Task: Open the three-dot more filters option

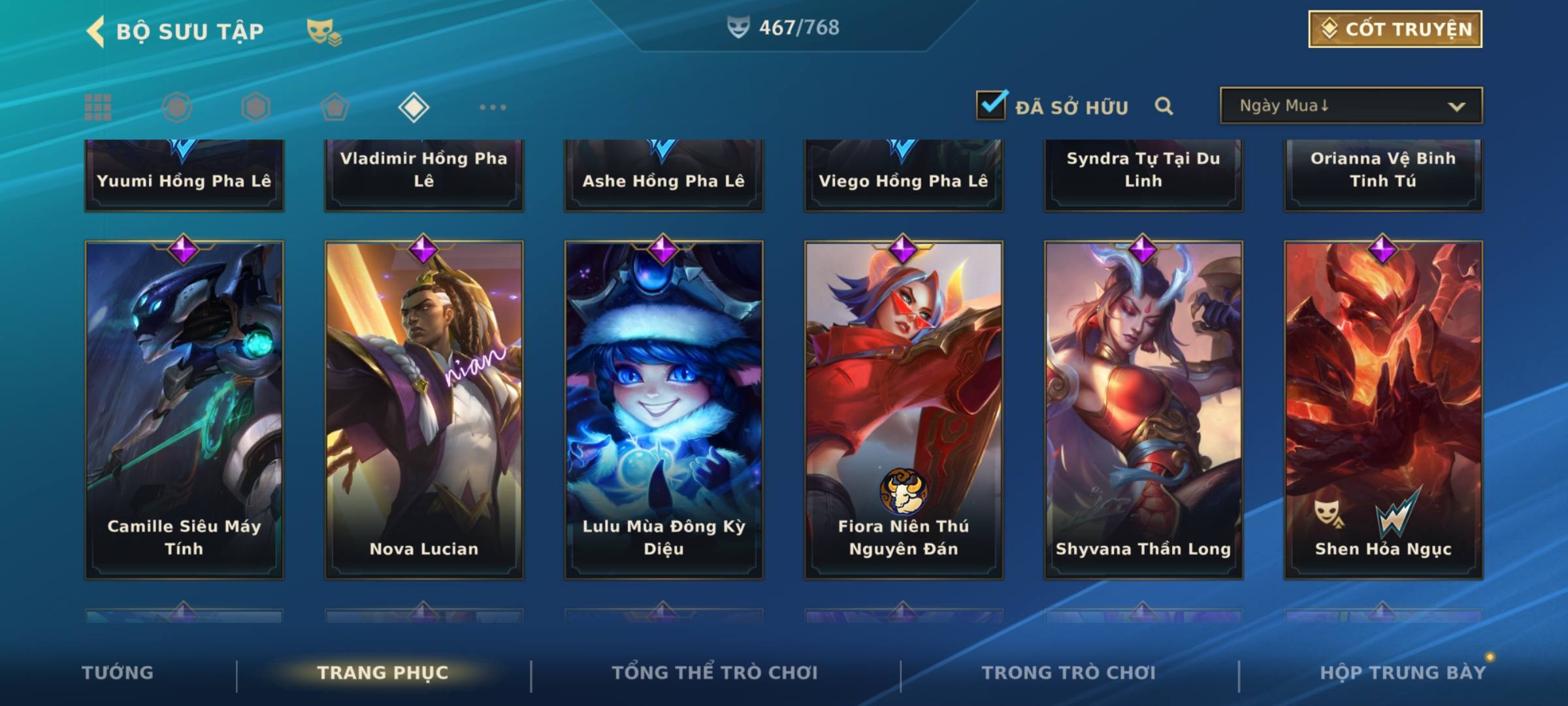Action: coord(493,107)
